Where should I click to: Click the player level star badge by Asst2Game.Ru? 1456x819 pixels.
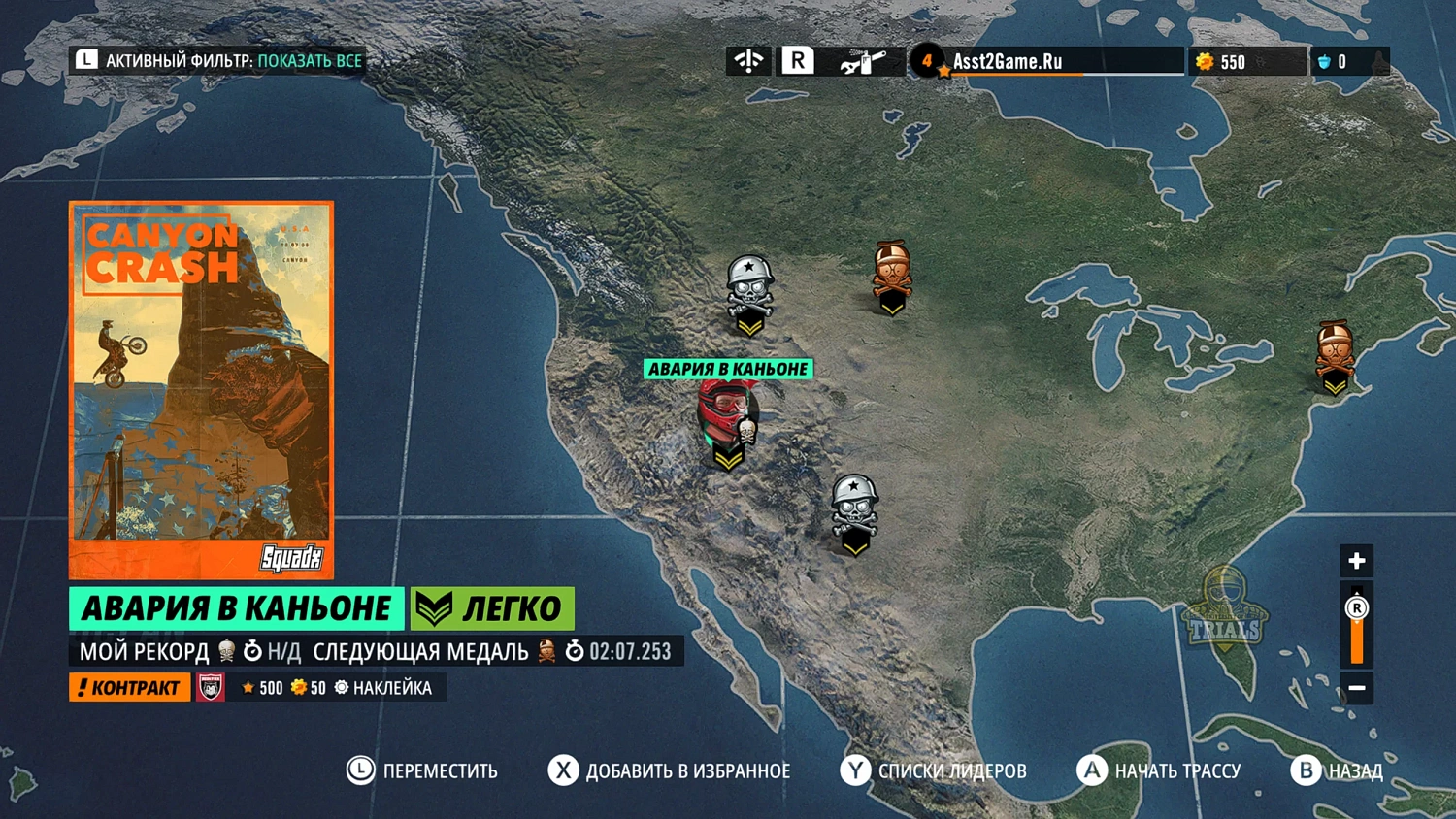coord(928,60)
